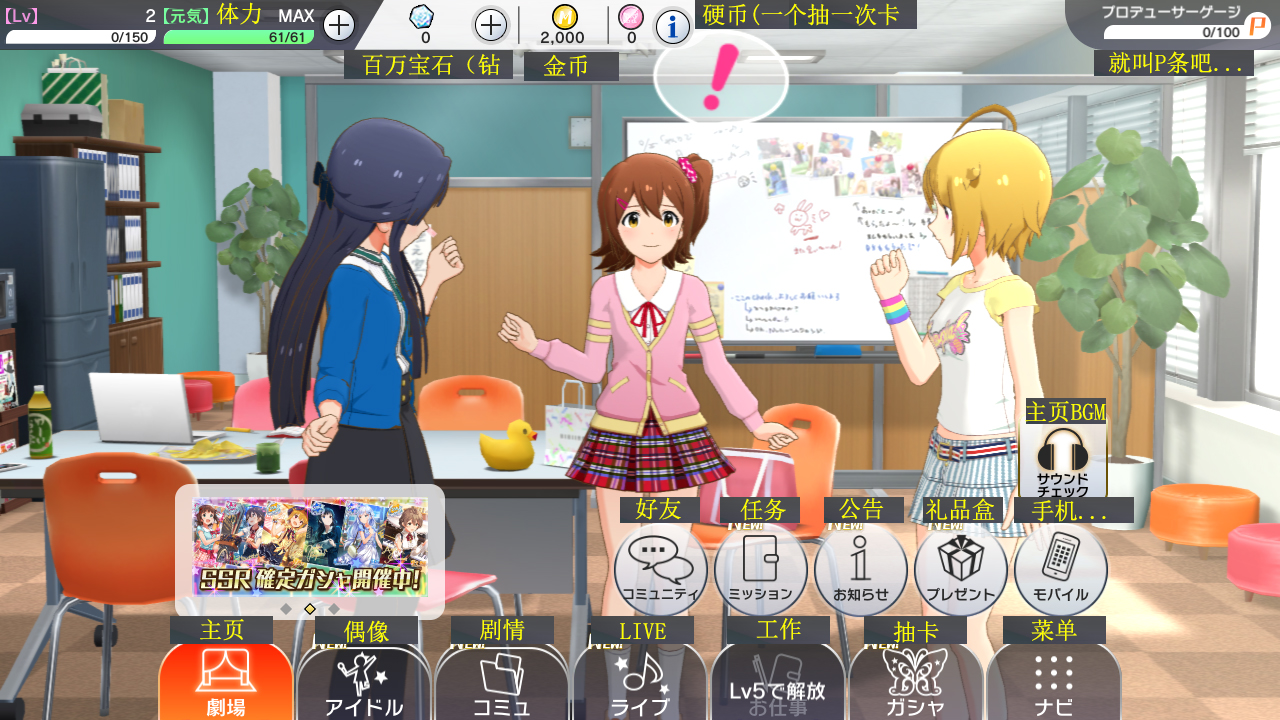Viewport: 1280px width, 720px height.
Task: View お知らせ announcements
Action: pyautogui.click(x=860, y=570)
